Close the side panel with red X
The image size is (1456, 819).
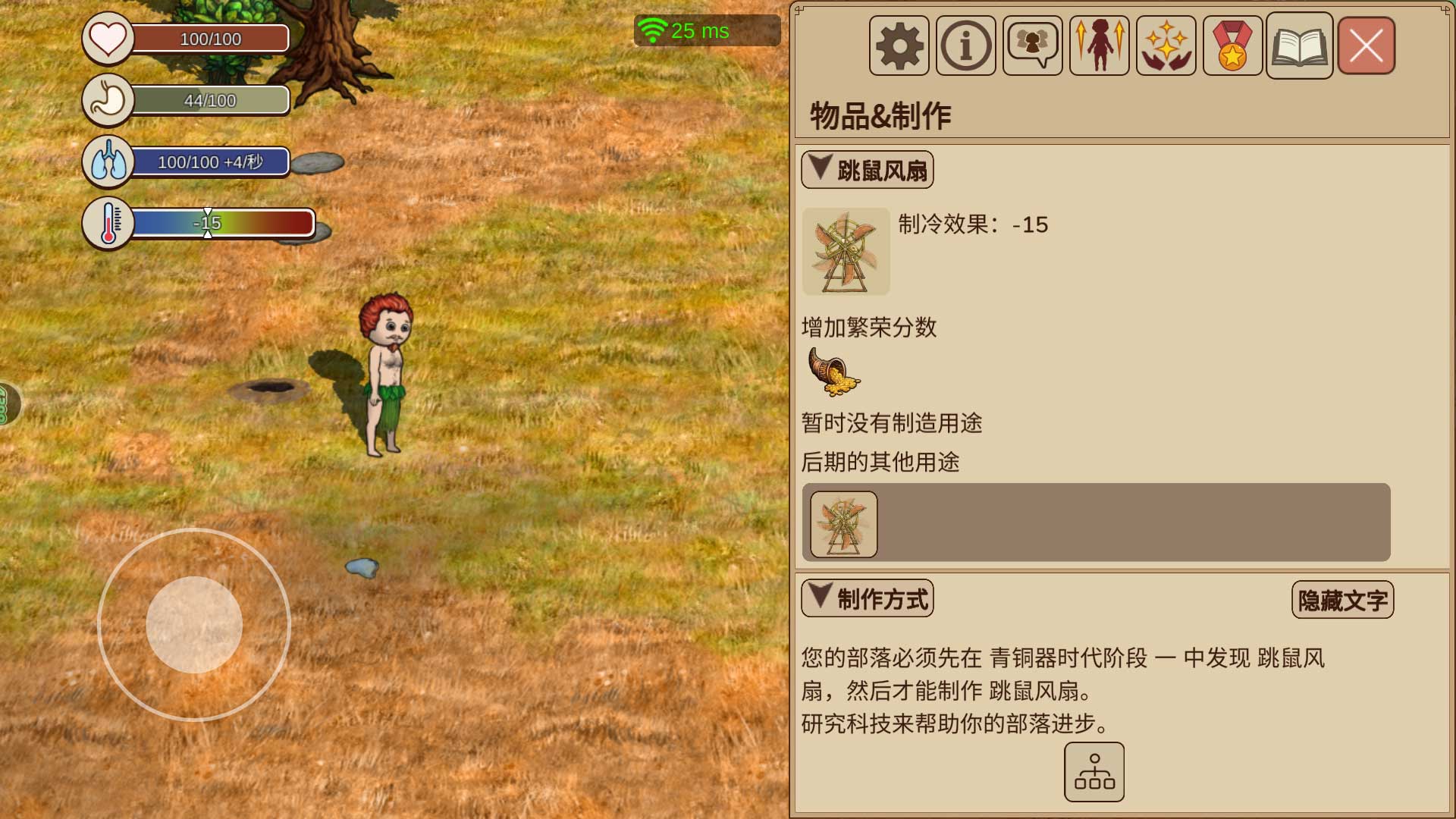point(1366,45)
